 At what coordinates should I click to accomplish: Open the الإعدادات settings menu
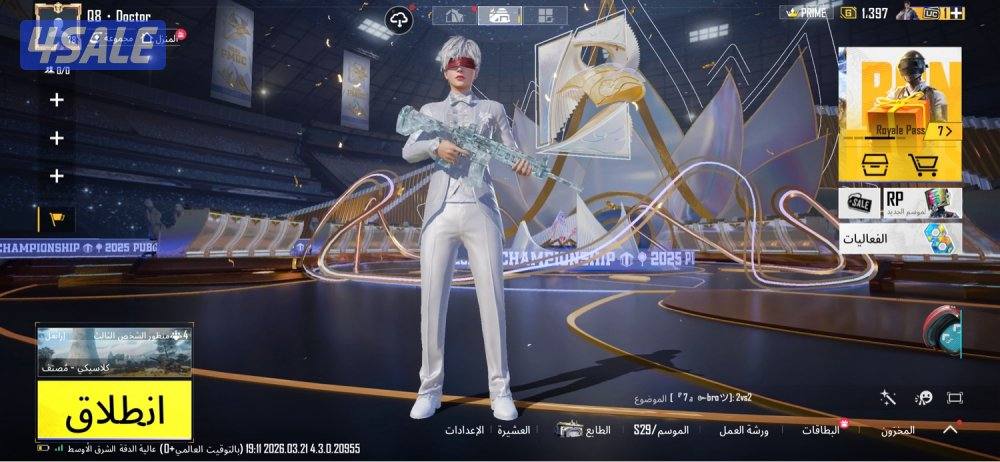[x=464, y=431]
